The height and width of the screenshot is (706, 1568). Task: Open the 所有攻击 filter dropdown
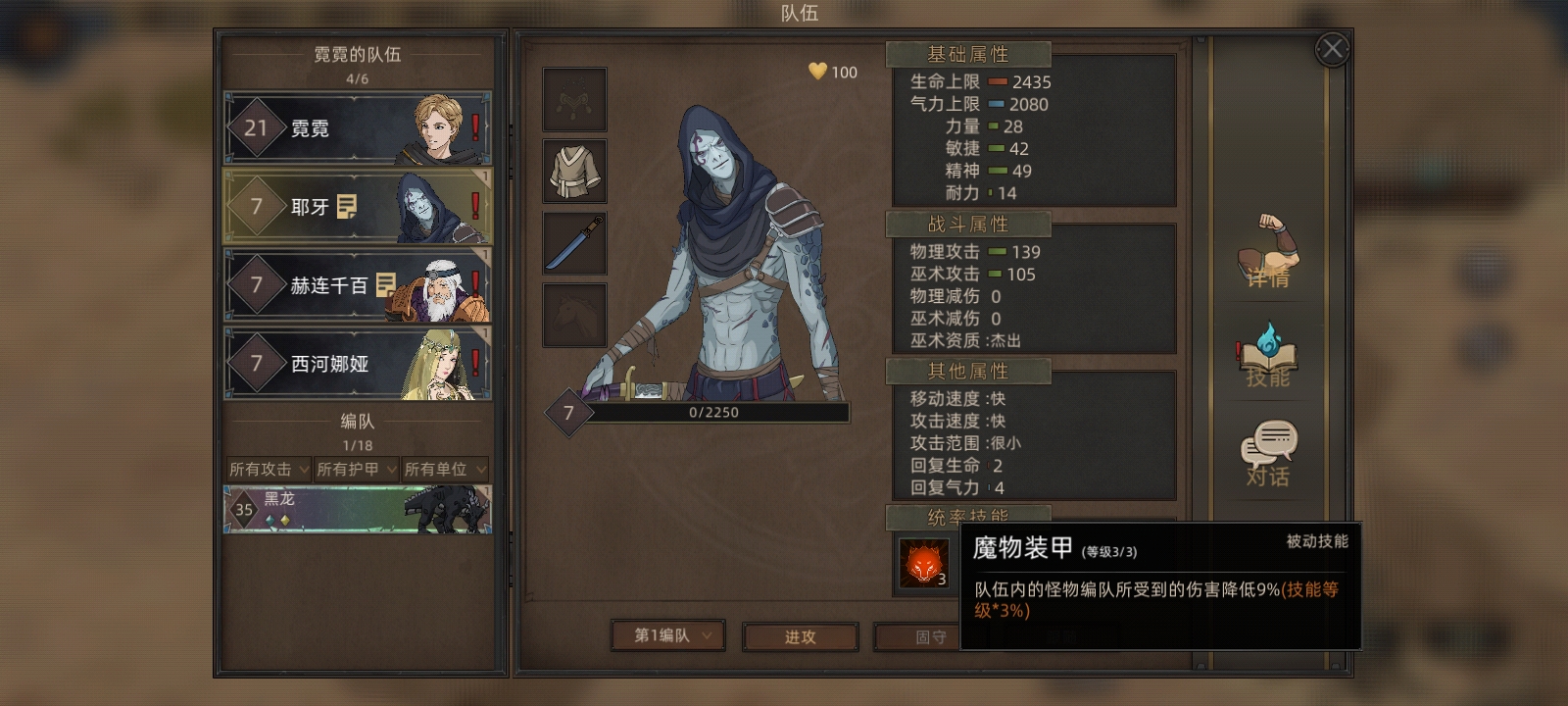click(x=269, y=470)
